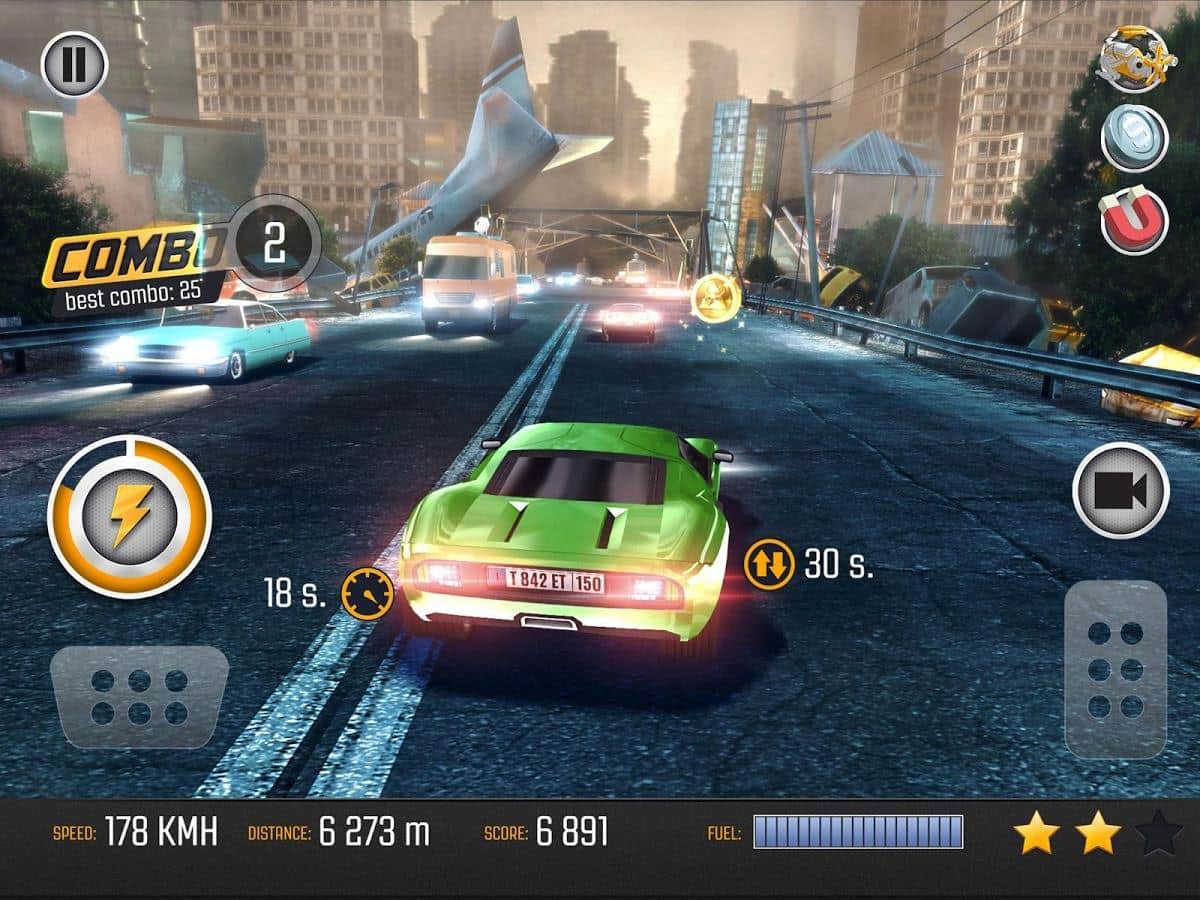
Task: Use the red magnet power-up
Action: tap(1134, 219)
